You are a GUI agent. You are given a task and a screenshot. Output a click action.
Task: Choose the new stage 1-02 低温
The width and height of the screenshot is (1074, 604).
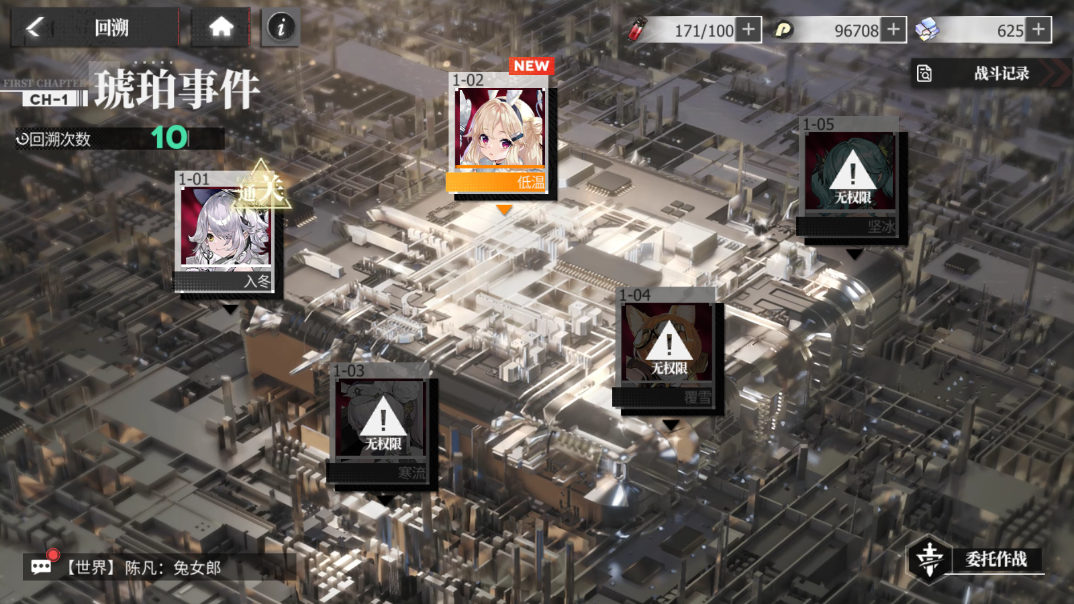(500, 135)
